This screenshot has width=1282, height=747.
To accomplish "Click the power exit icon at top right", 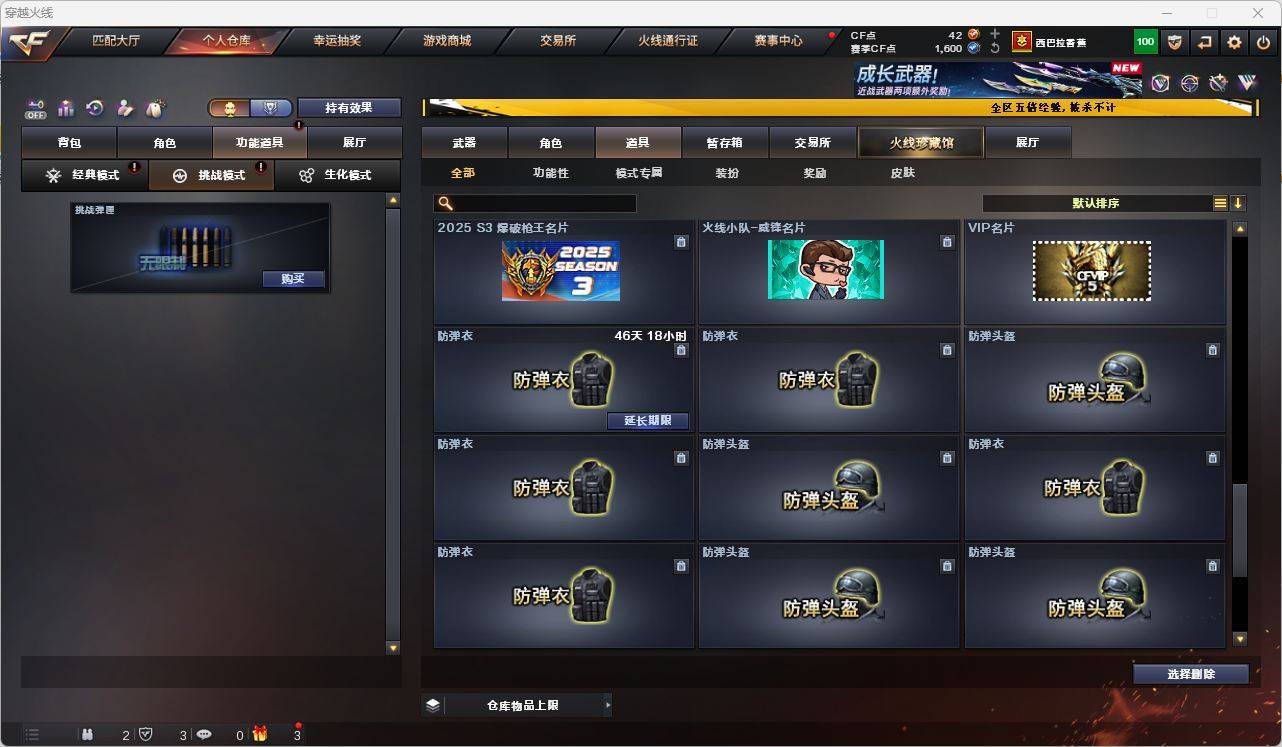I will (x=1261, y=42).
